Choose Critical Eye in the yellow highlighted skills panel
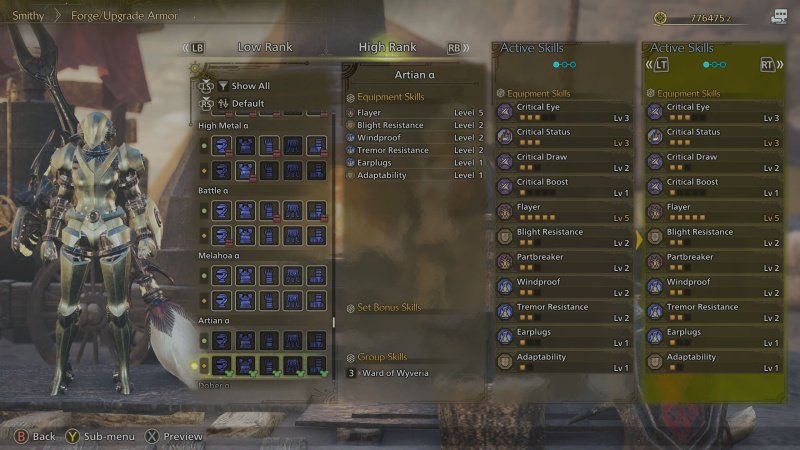This screenshot has height=450, width=800. [x=713, y=112]
